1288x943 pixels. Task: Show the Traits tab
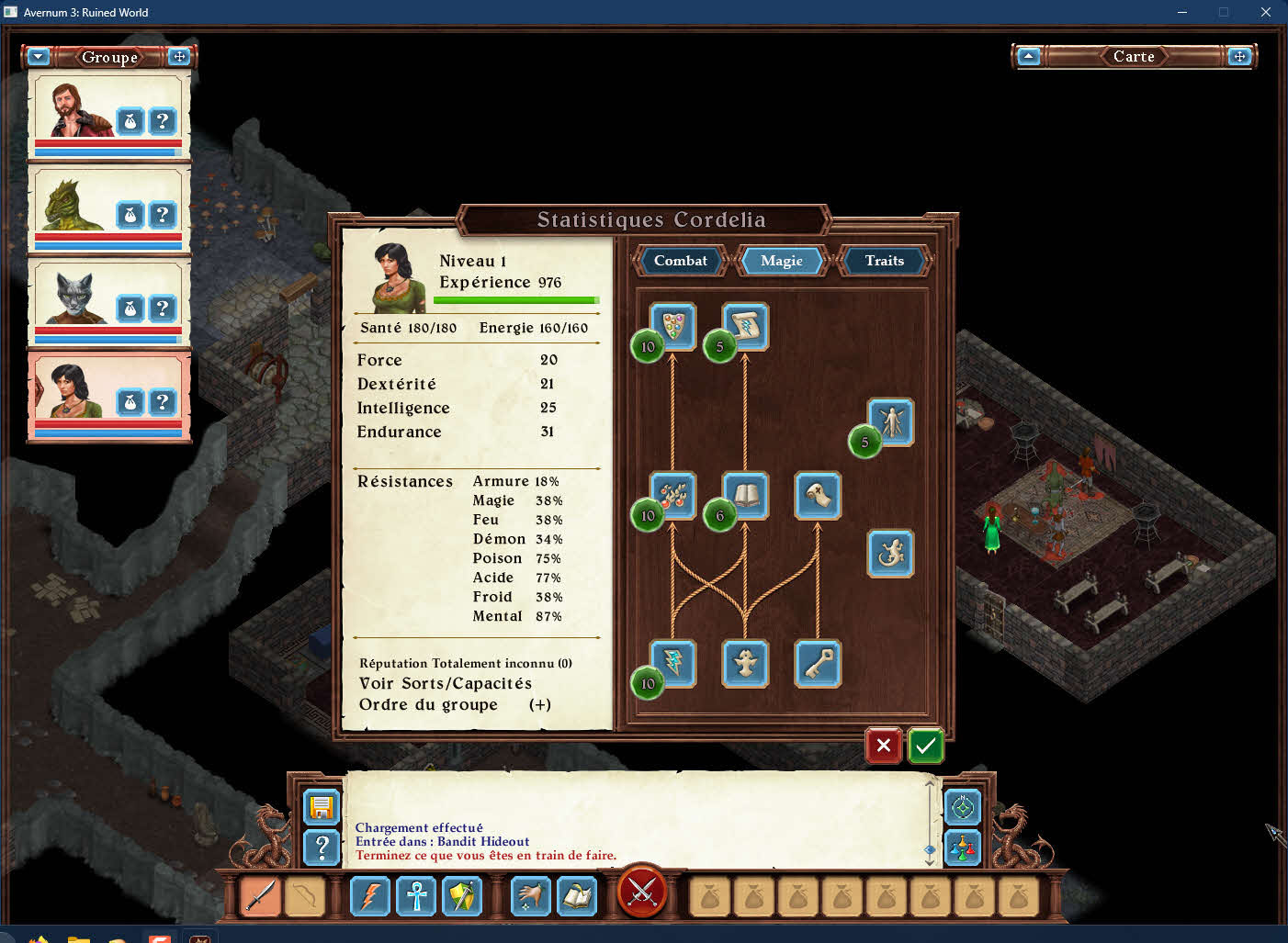(x=884, y=261)
